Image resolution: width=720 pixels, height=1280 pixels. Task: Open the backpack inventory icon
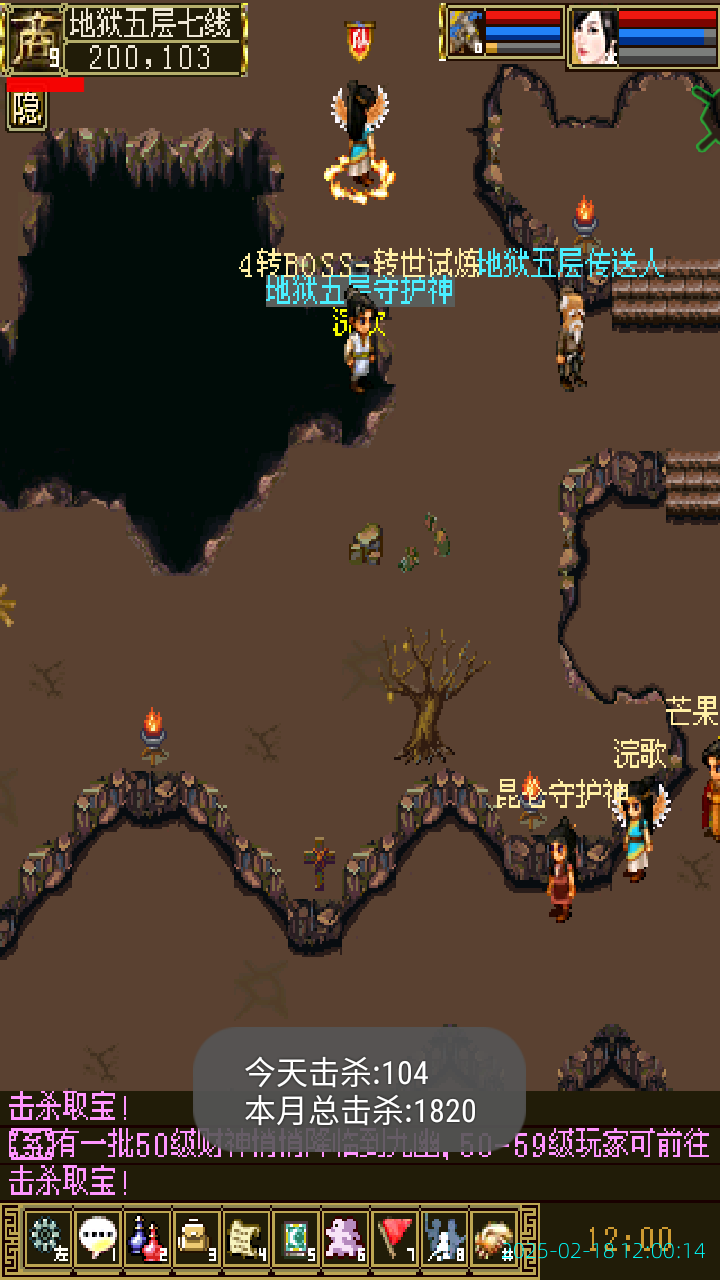click(x=196, y=1239)
